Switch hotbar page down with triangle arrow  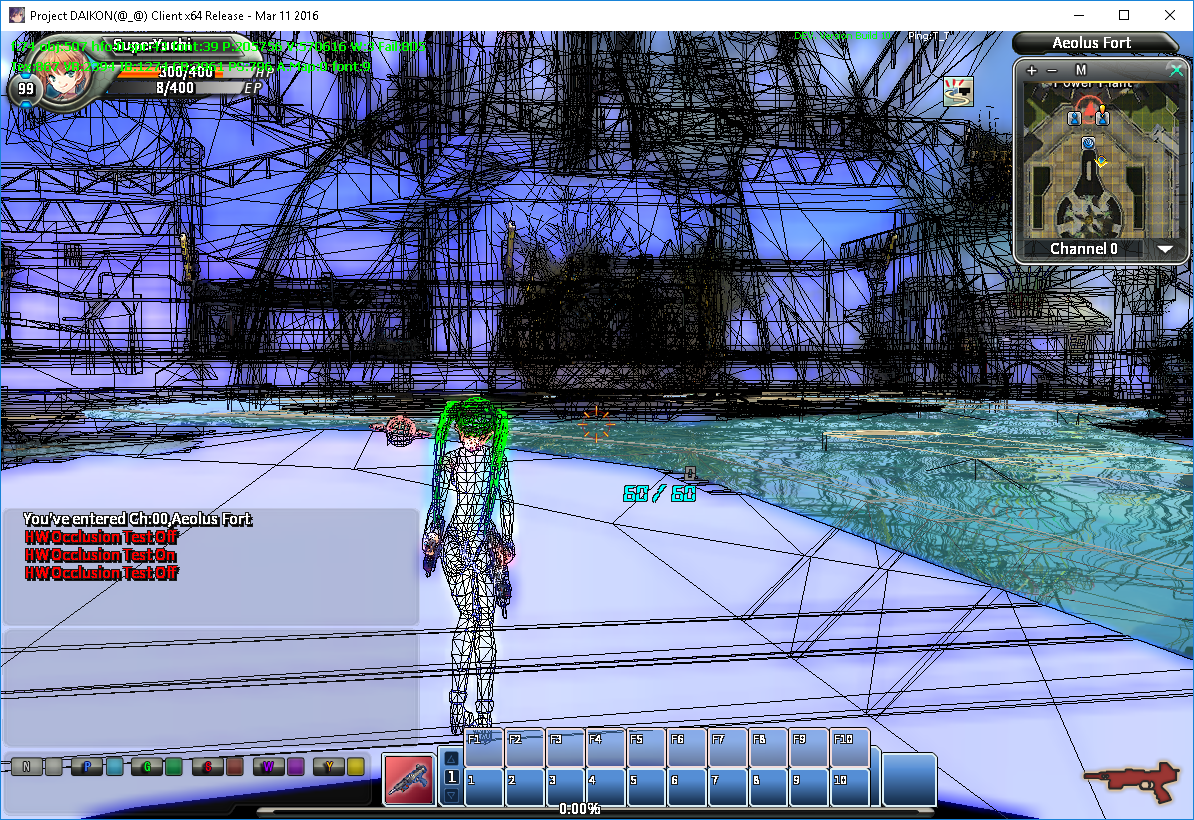(x=451, y=796)
